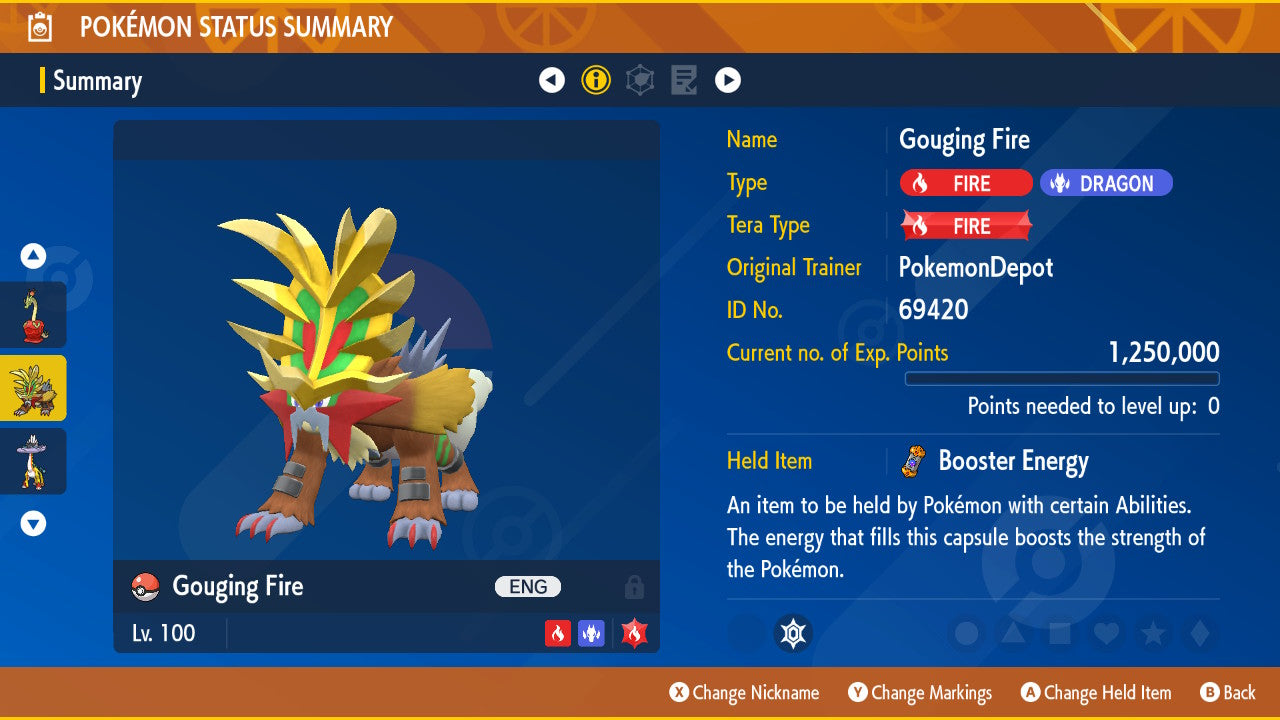
Task: Select the red apple-dragon Pokémon above Gouging Fire
Action: click(33, 315)
